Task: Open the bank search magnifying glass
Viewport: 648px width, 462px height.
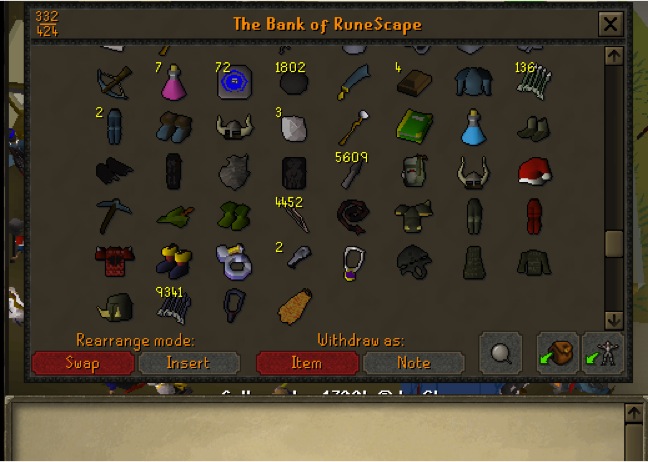Action: [x=500, y=353]
